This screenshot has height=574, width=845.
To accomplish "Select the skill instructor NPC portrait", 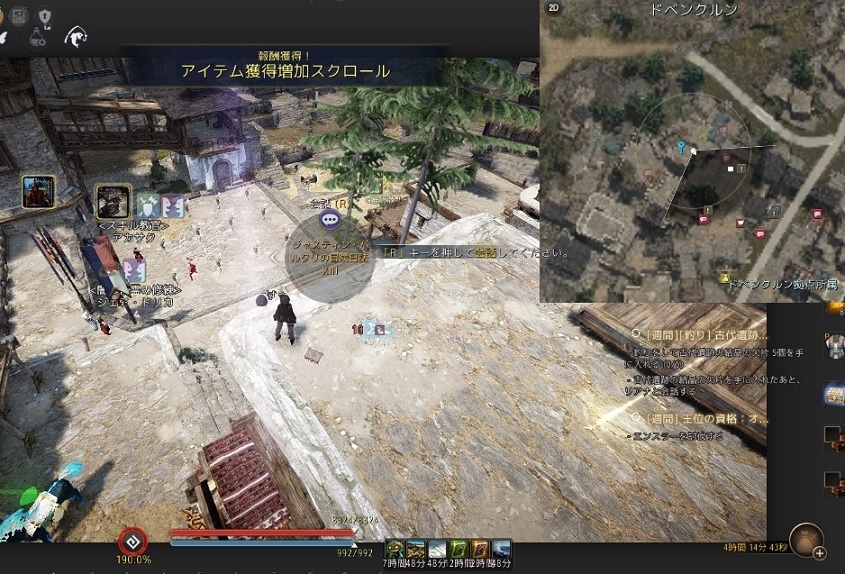I will tap(113, 200).
